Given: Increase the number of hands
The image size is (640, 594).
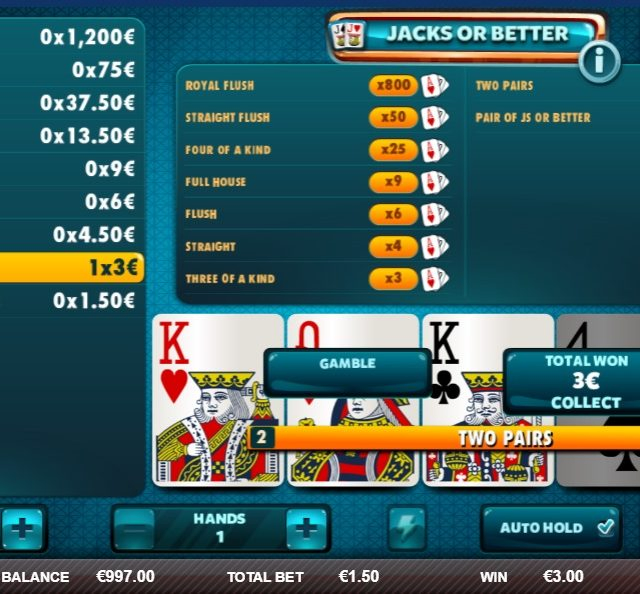Looking at the screenshot, I should (306, 528).
